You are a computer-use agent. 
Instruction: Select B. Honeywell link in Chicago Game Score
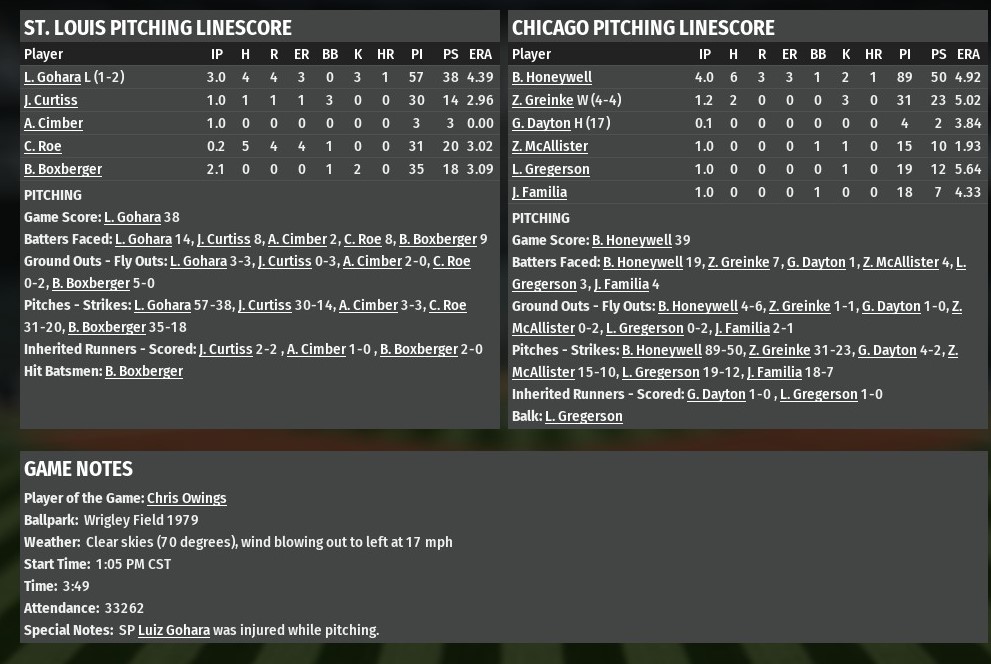pos(632,240)
